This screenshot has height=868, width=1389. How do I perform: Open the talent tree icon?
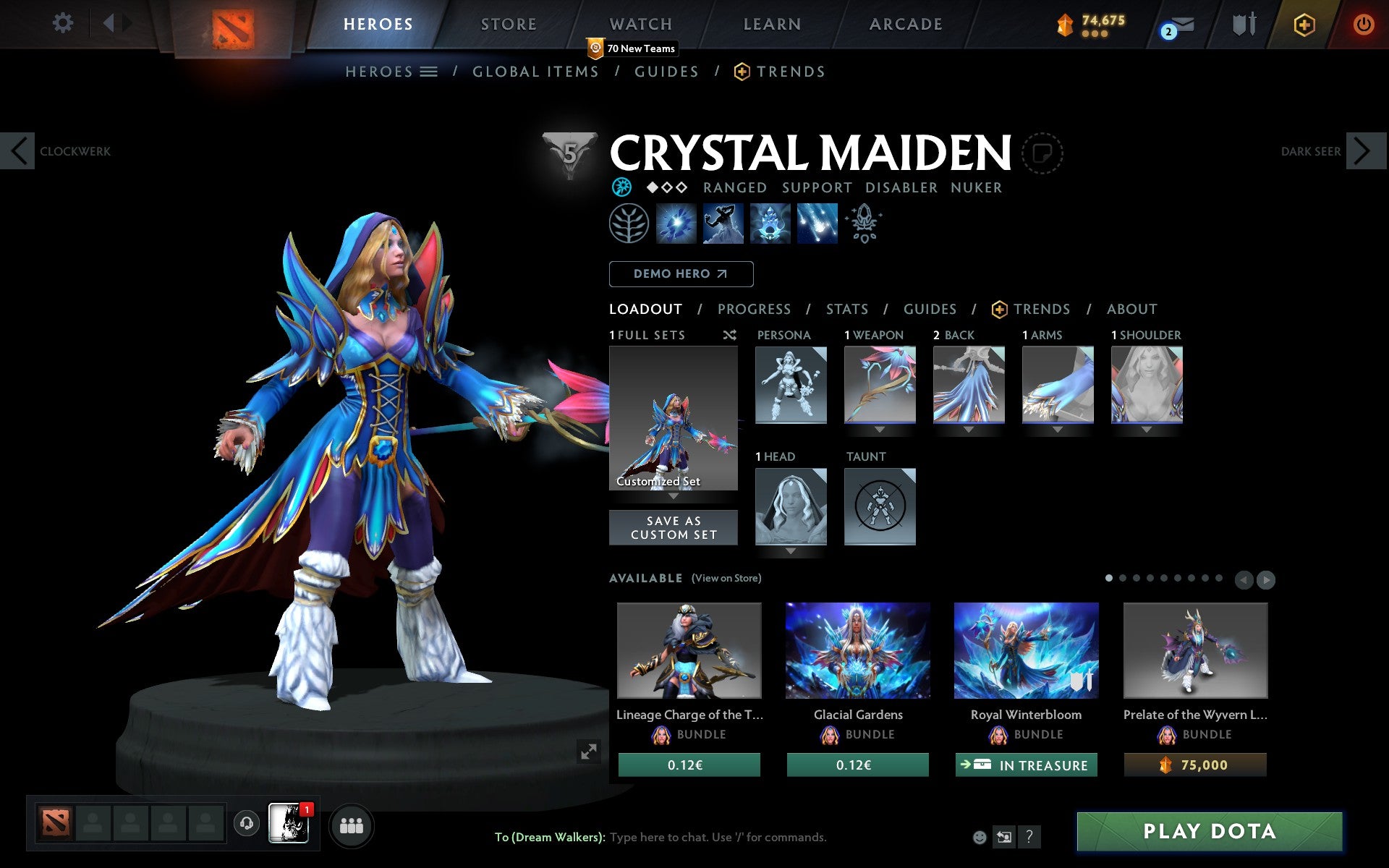(628, 224)
